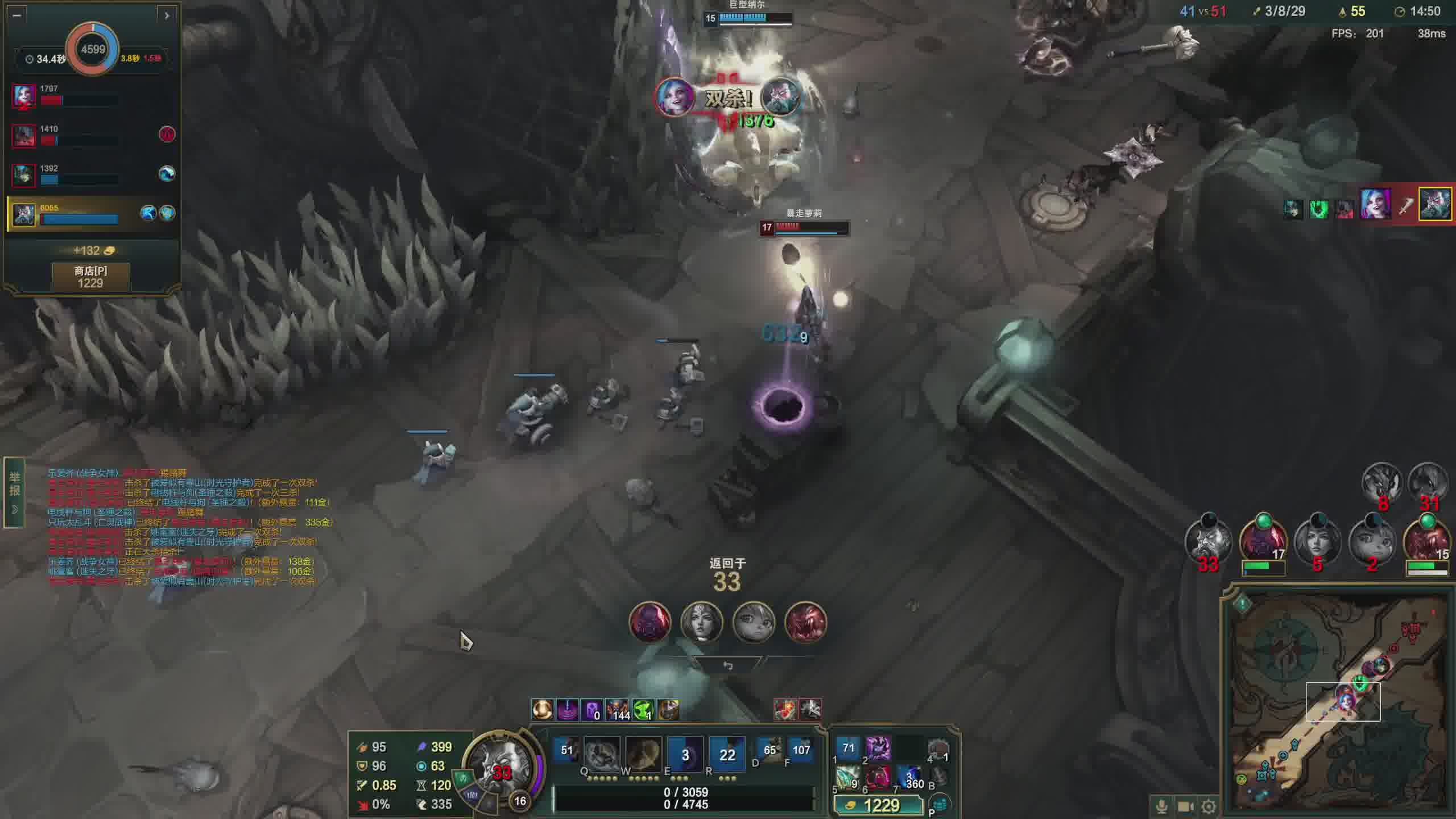Use the D summoner spell
Viewport: 1456px width, 819px height.
pos(769,750)
